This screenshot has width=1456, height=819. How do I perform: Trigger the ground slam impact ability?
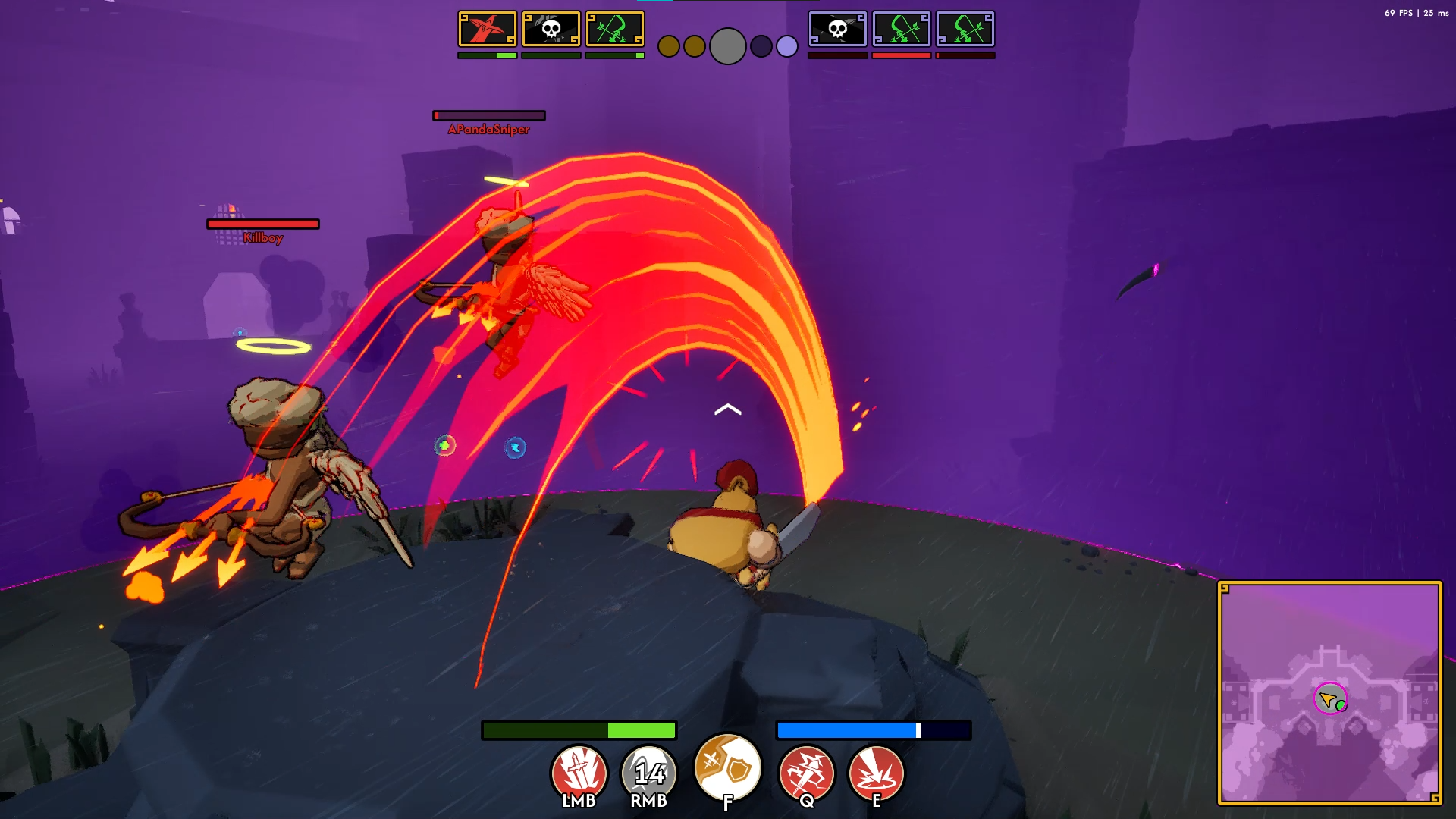pos(876,773)
